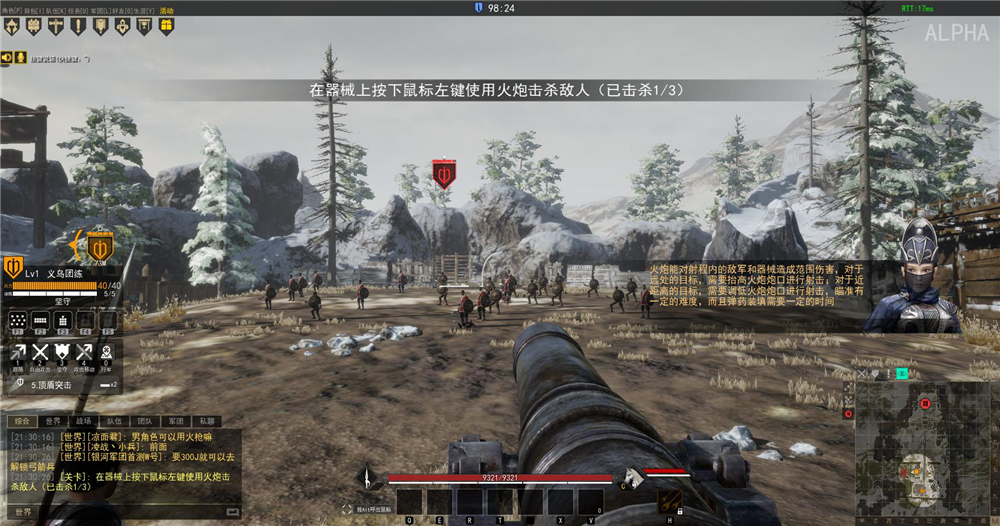Toggle the microphone voice button
Image resolution: width=1000 pixels, height=526 pixels.
[x=19, y=57]
